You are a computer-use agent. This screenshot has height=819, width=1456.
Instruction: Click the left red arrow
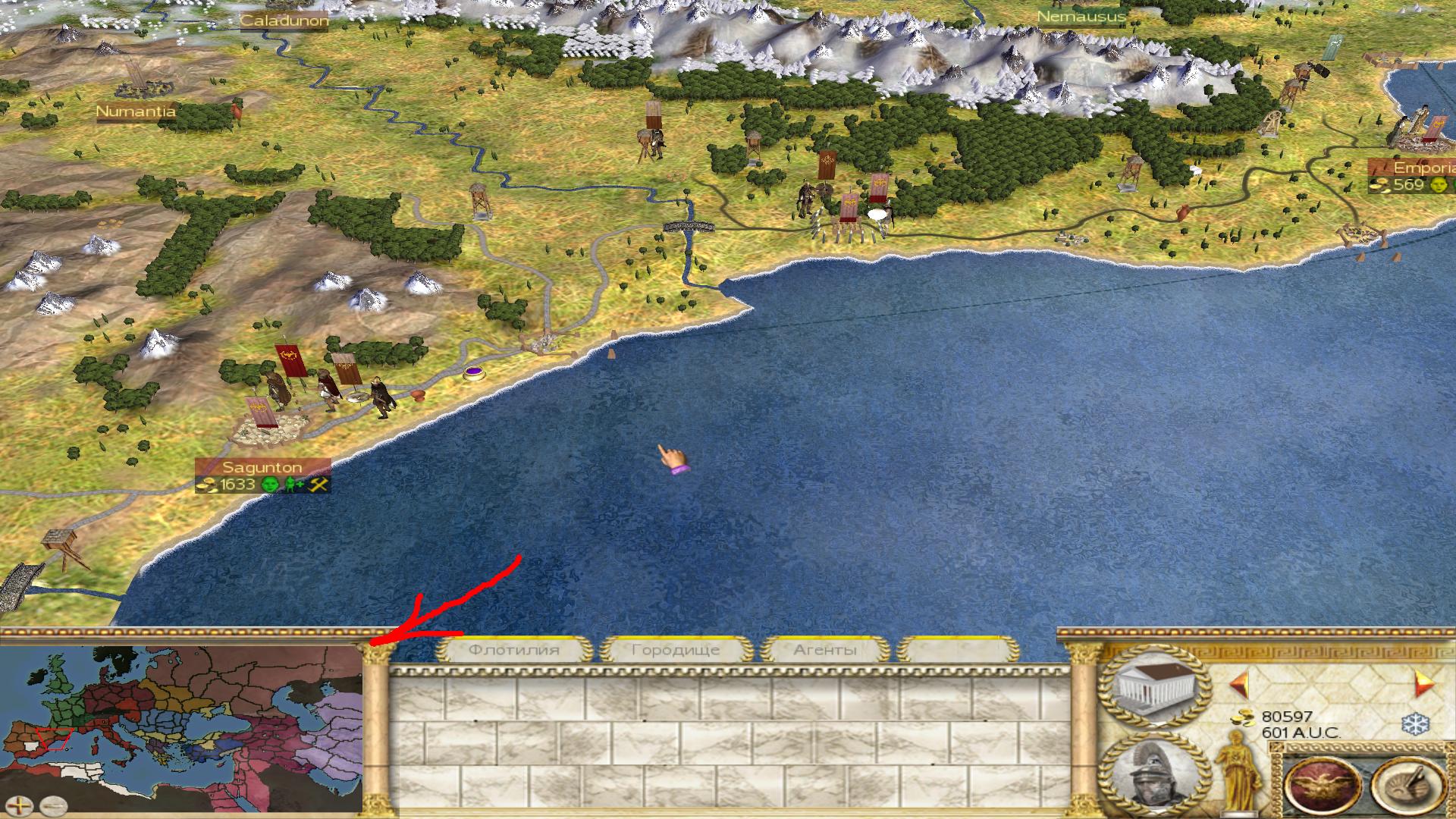click(x=1238, y=684)
